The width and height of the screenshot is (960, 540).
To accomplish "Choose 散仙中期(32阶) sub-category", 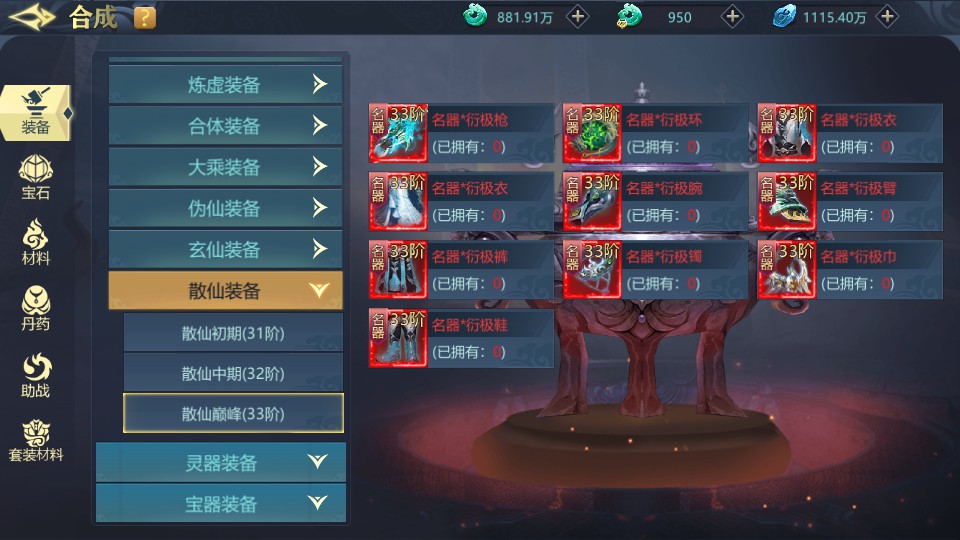I will [x=233, y=373].
